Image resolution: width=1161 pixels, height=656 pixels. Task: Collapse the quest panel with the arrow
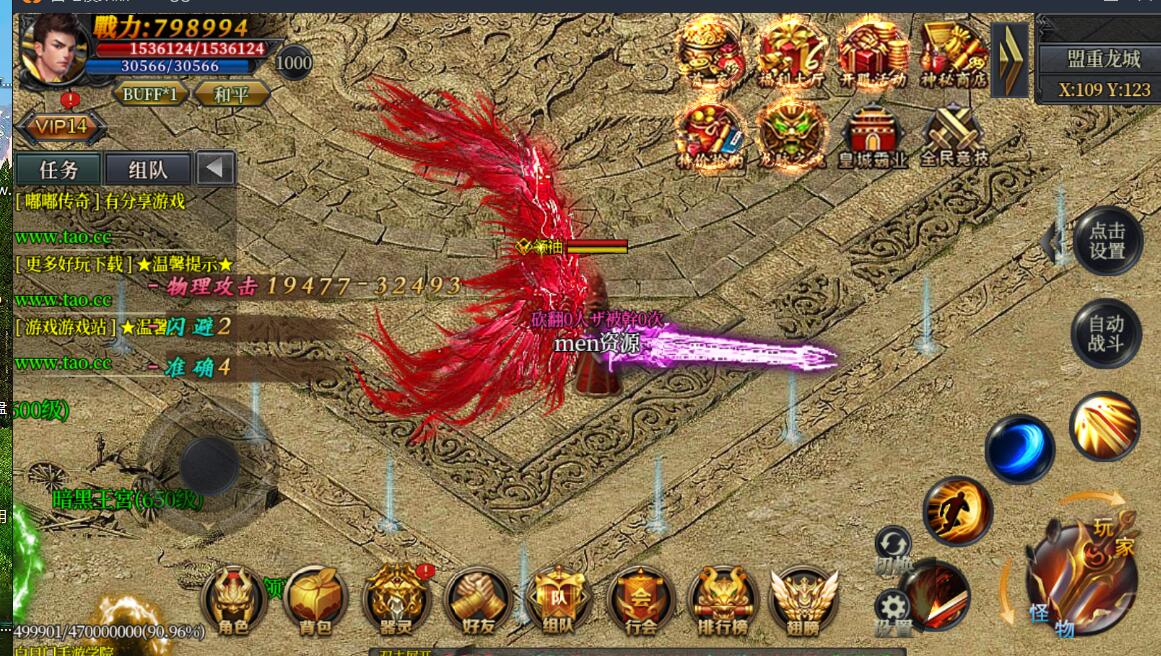(x=214, y=168)
